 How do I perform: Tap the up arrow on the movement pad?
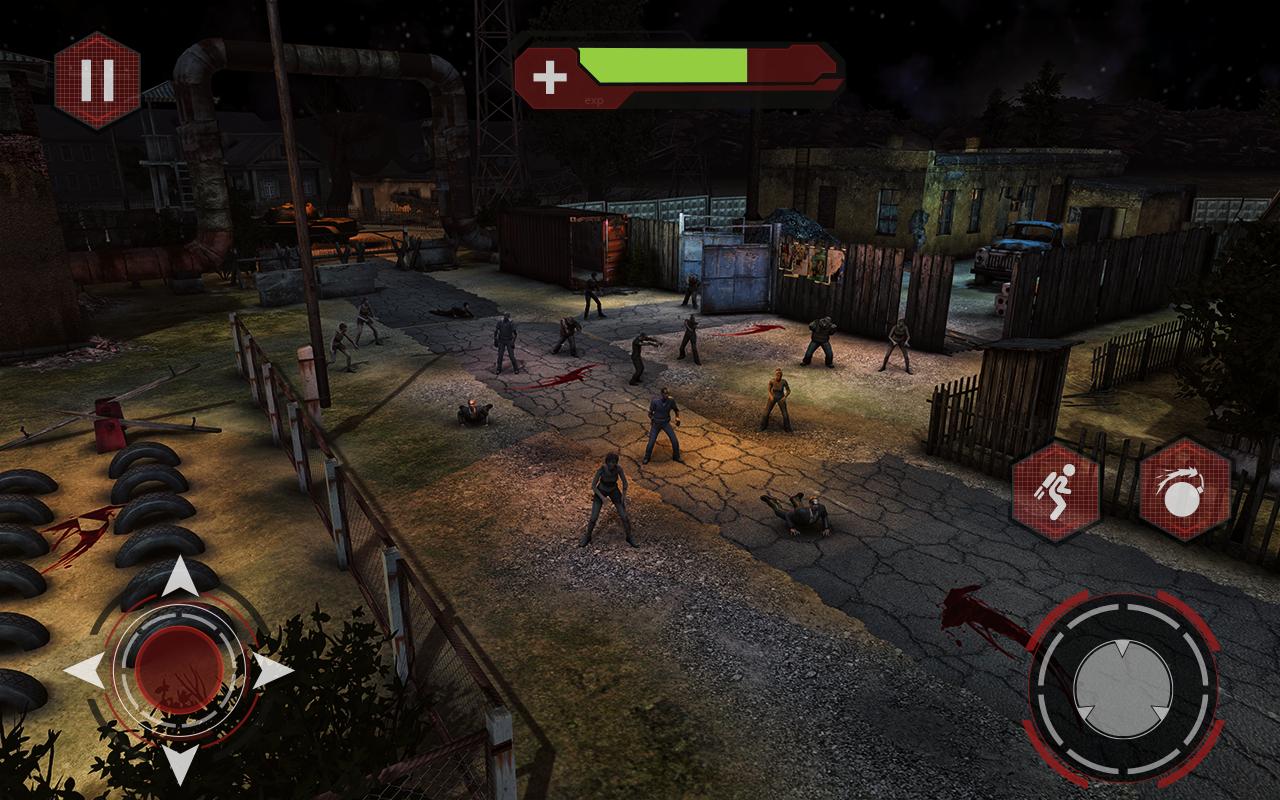click(179, 578)
